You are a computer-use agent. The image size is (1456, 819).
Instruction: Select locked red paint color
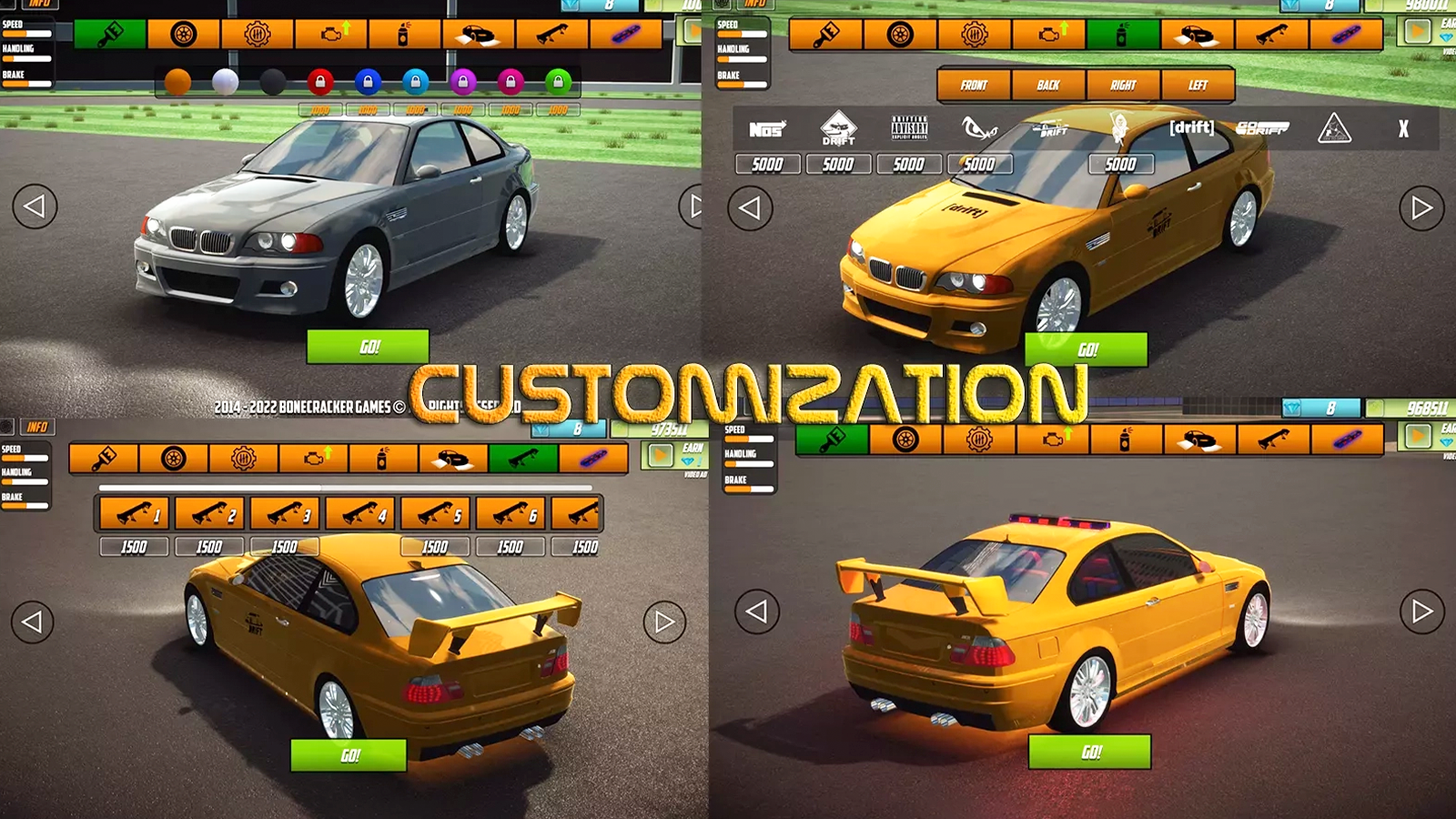click(x=320, y=78)
